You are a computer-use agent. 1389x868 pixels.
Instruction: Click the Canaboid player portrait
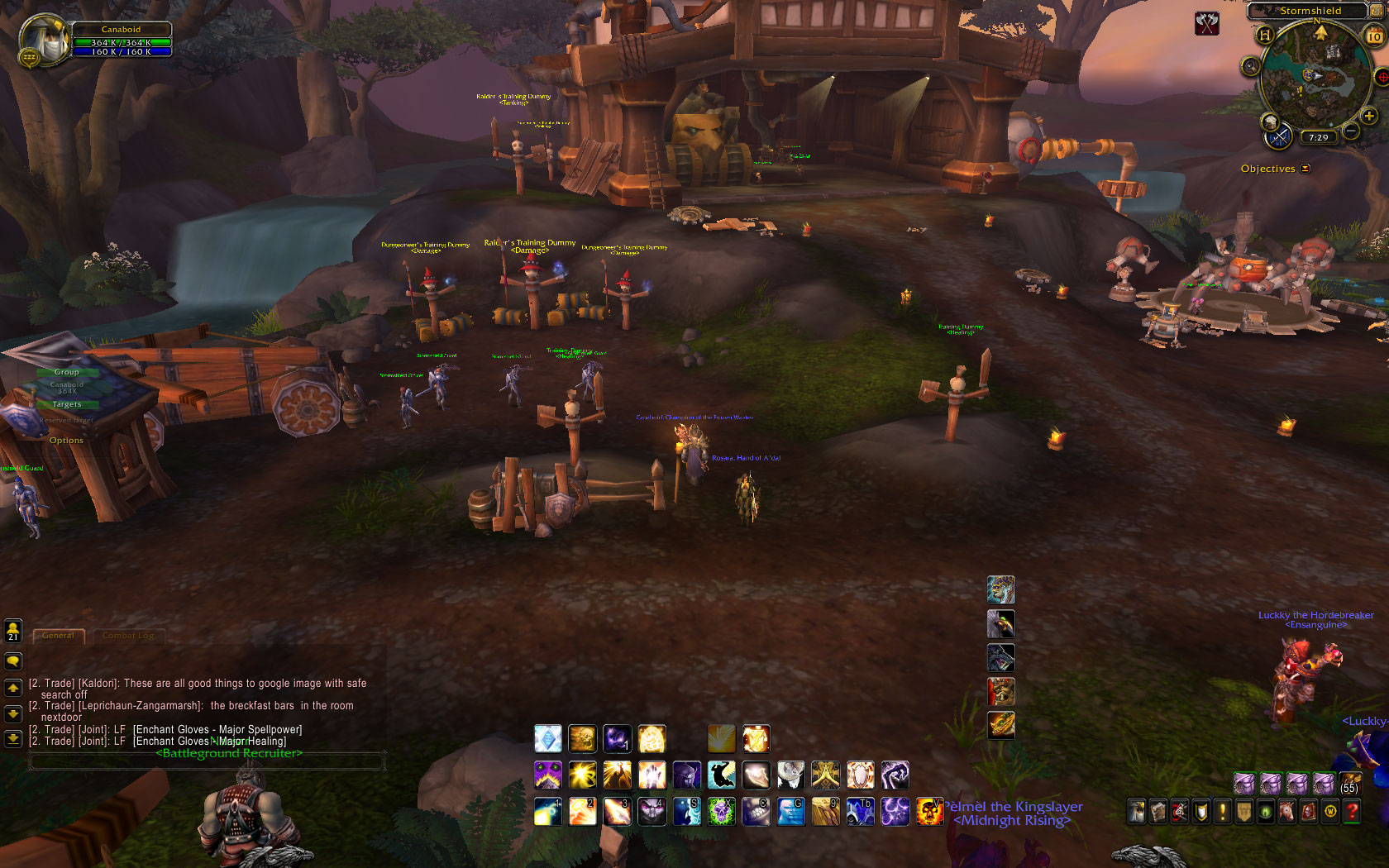coord(43,40)
